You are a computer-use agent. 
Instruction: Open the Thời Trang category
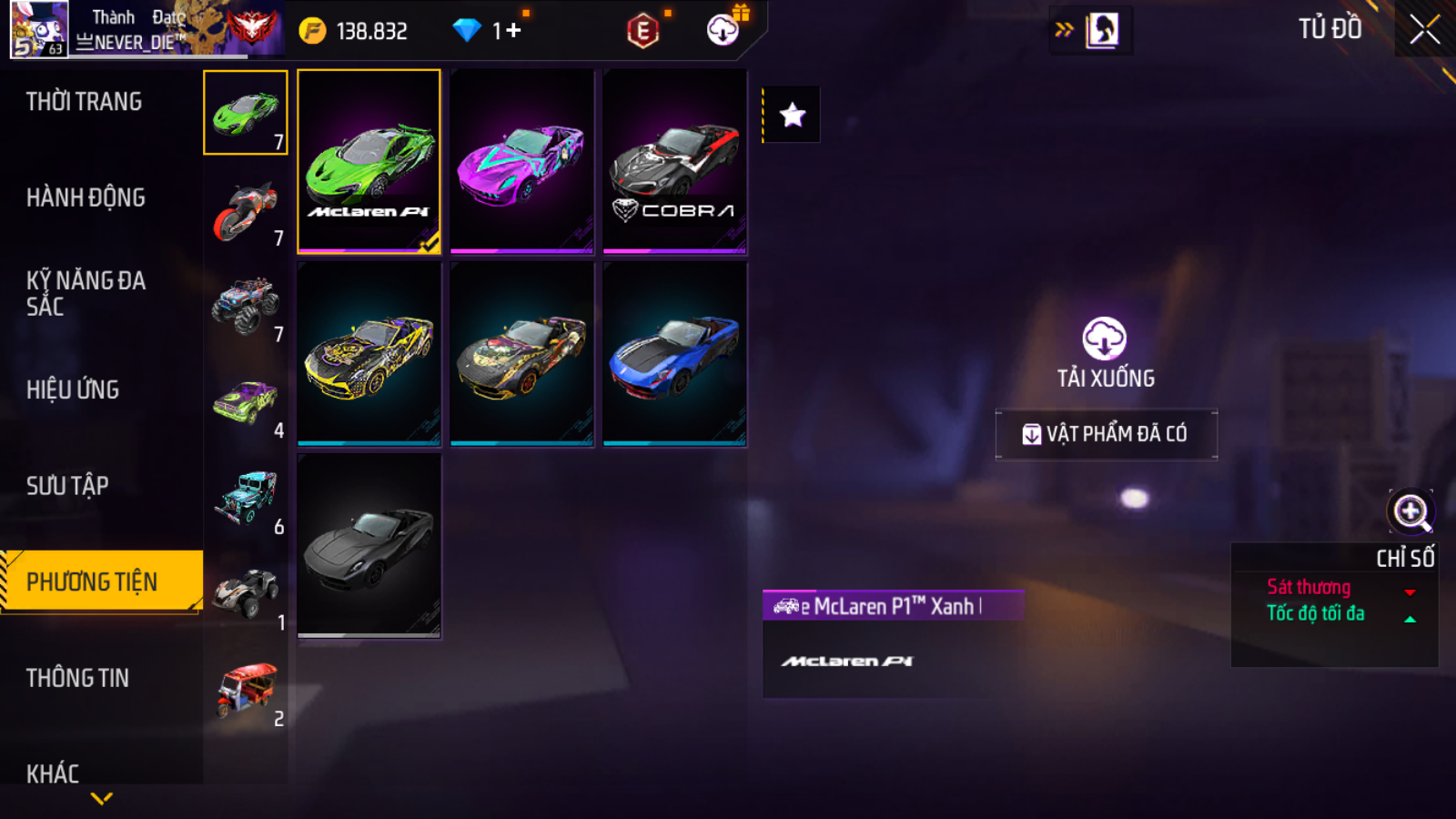coord(84,102)
